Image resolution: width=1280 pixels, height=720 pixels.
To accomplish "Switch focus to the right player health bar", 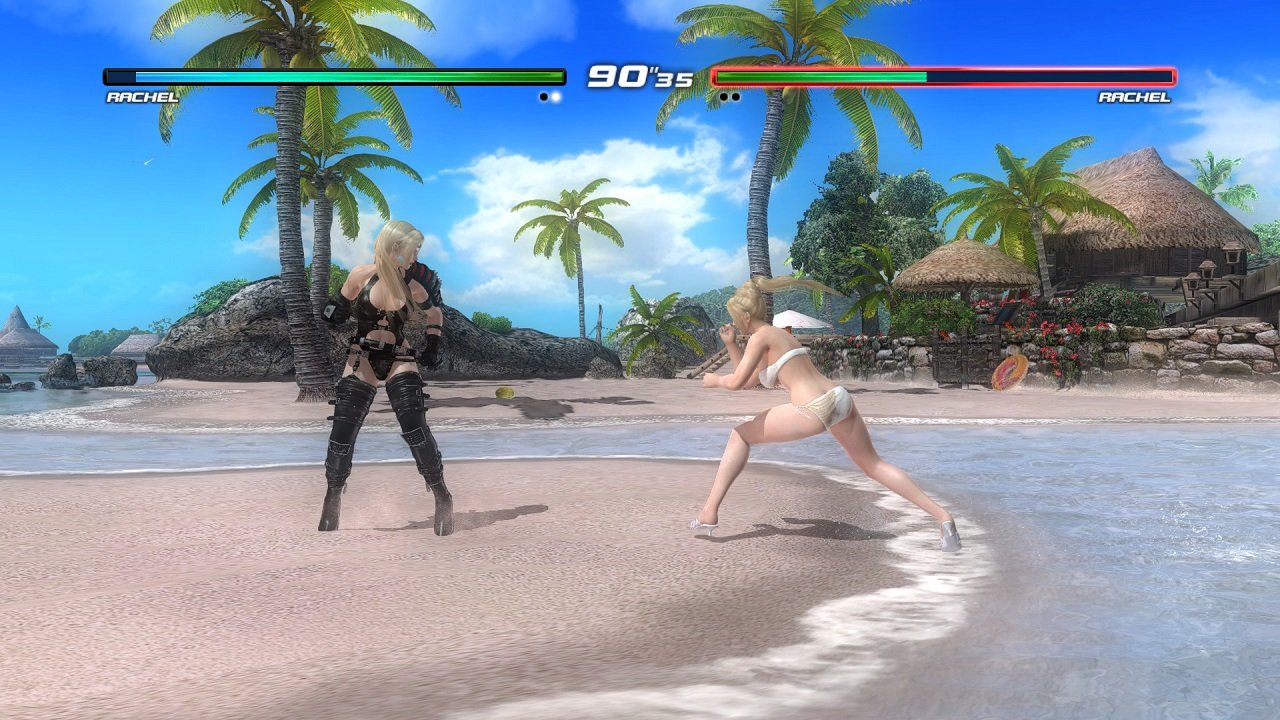I will 940,75.
